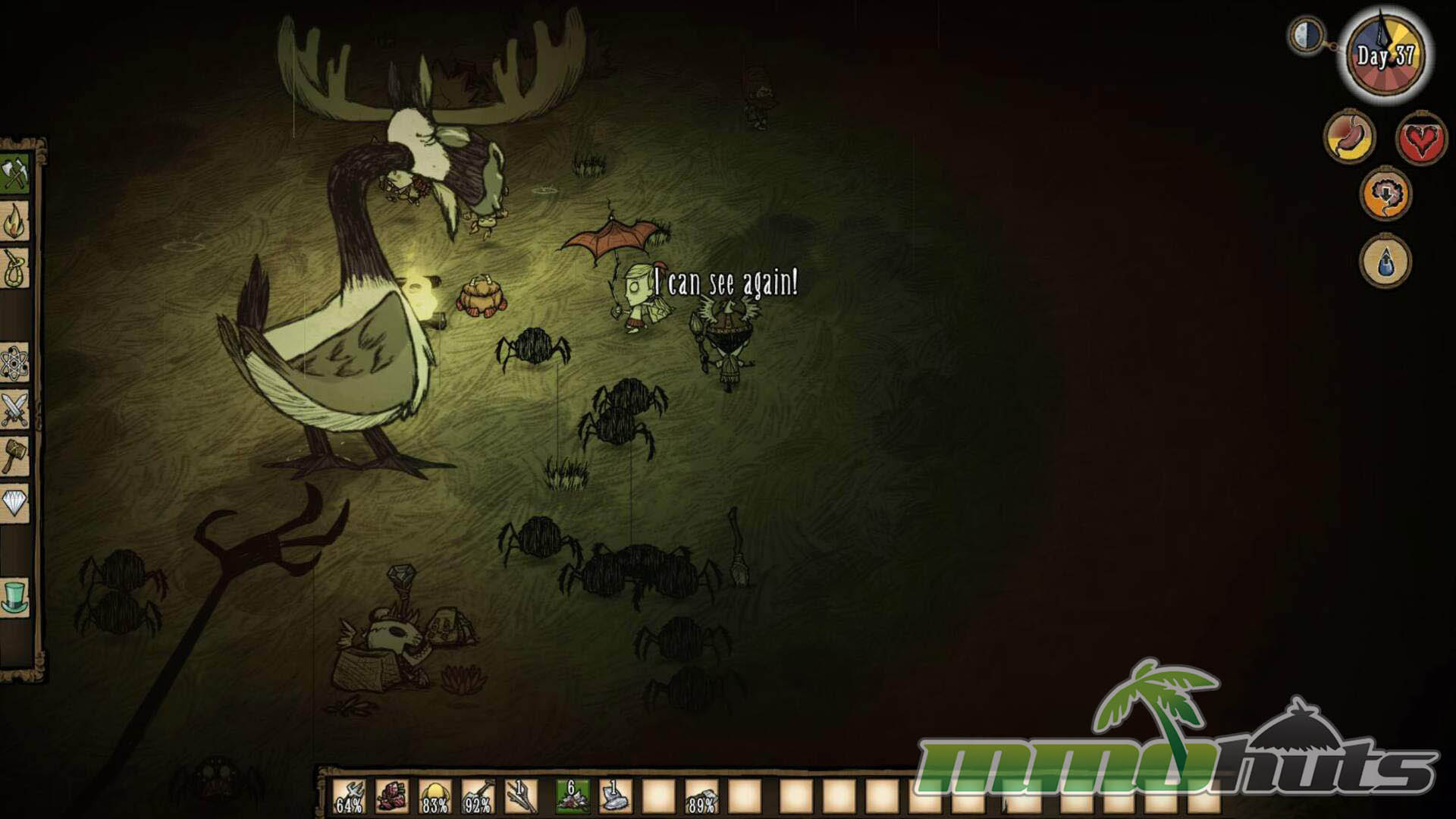This screenshot has height=819, width=1456.
Task: Select the Survival rope crafting tab
Action: point(14,269)
